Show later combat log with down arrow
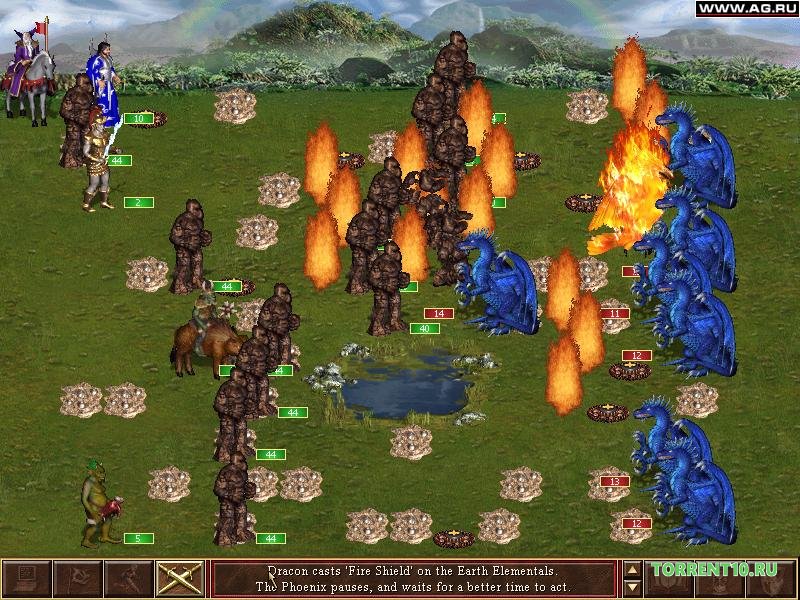This screenshot has width=800, height=600. [x=632, y=588]
